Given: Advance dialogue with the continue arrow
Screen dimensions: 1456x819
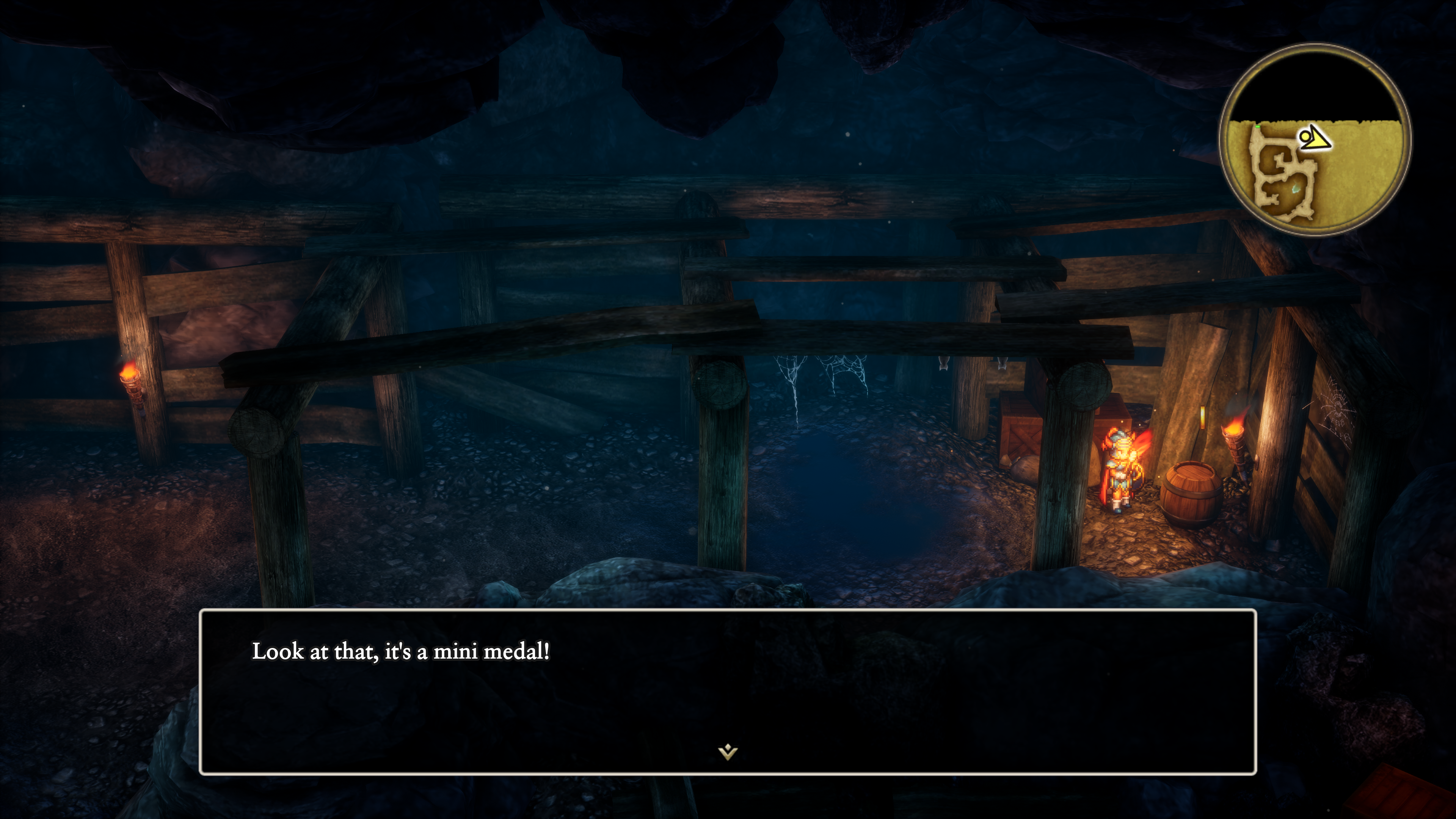Looking at the screenshot, I should [728, 752].
